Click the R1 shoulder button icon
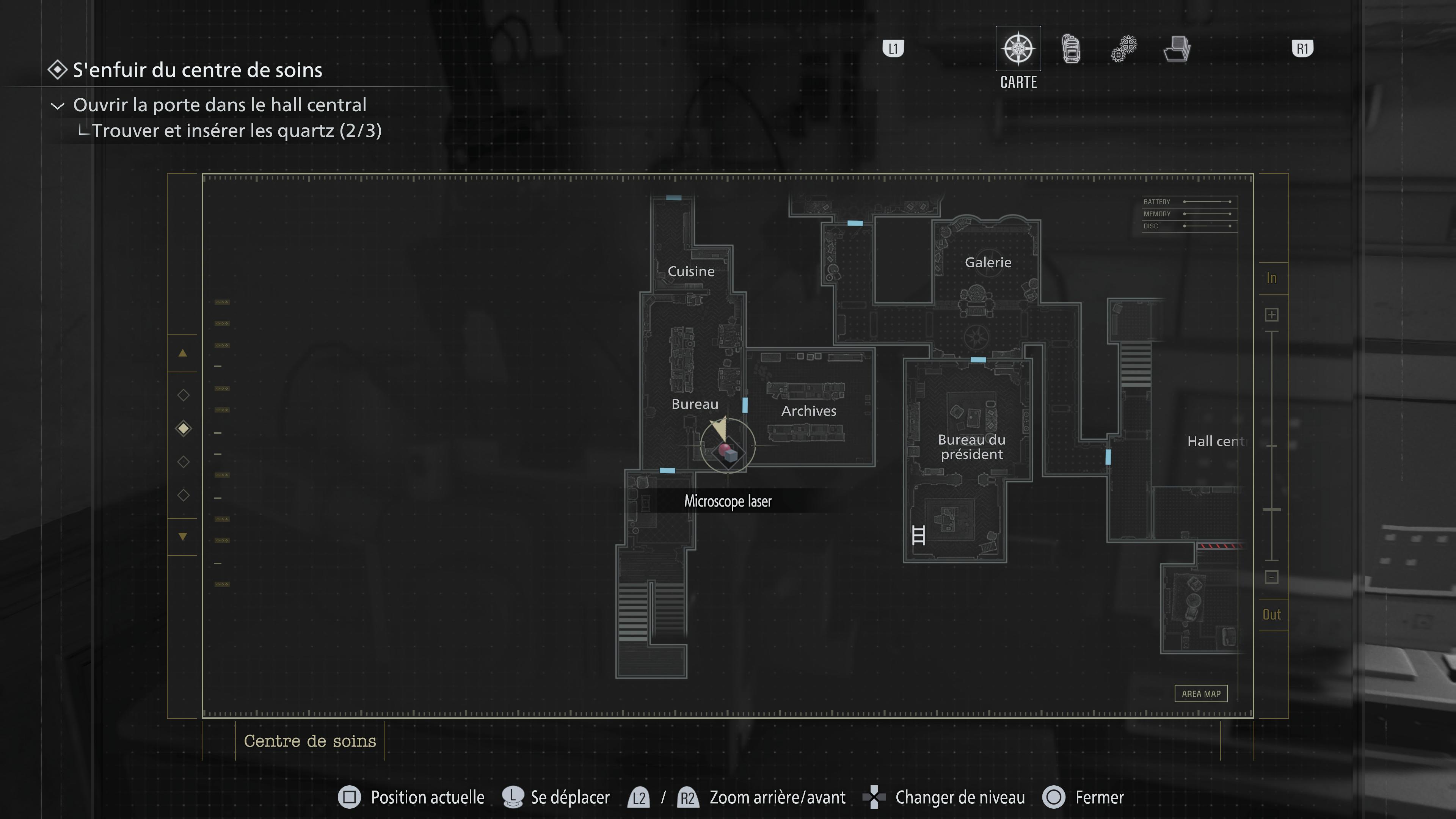The width and height of the screenshot is (1456, 819). (x=1302, y=49)
